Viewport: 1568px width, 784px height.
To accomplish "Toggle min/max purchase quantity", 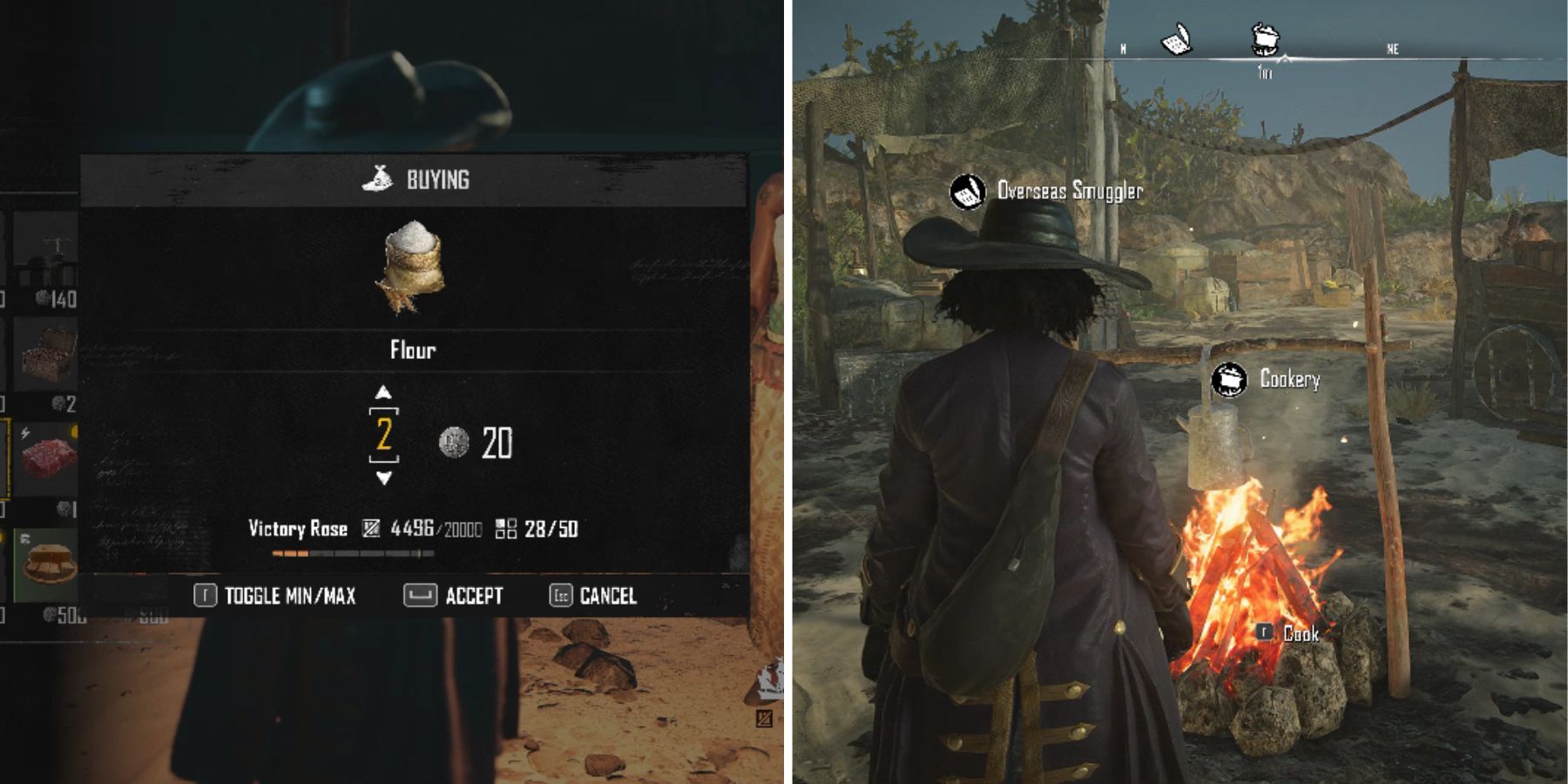I will pos(275,596).
